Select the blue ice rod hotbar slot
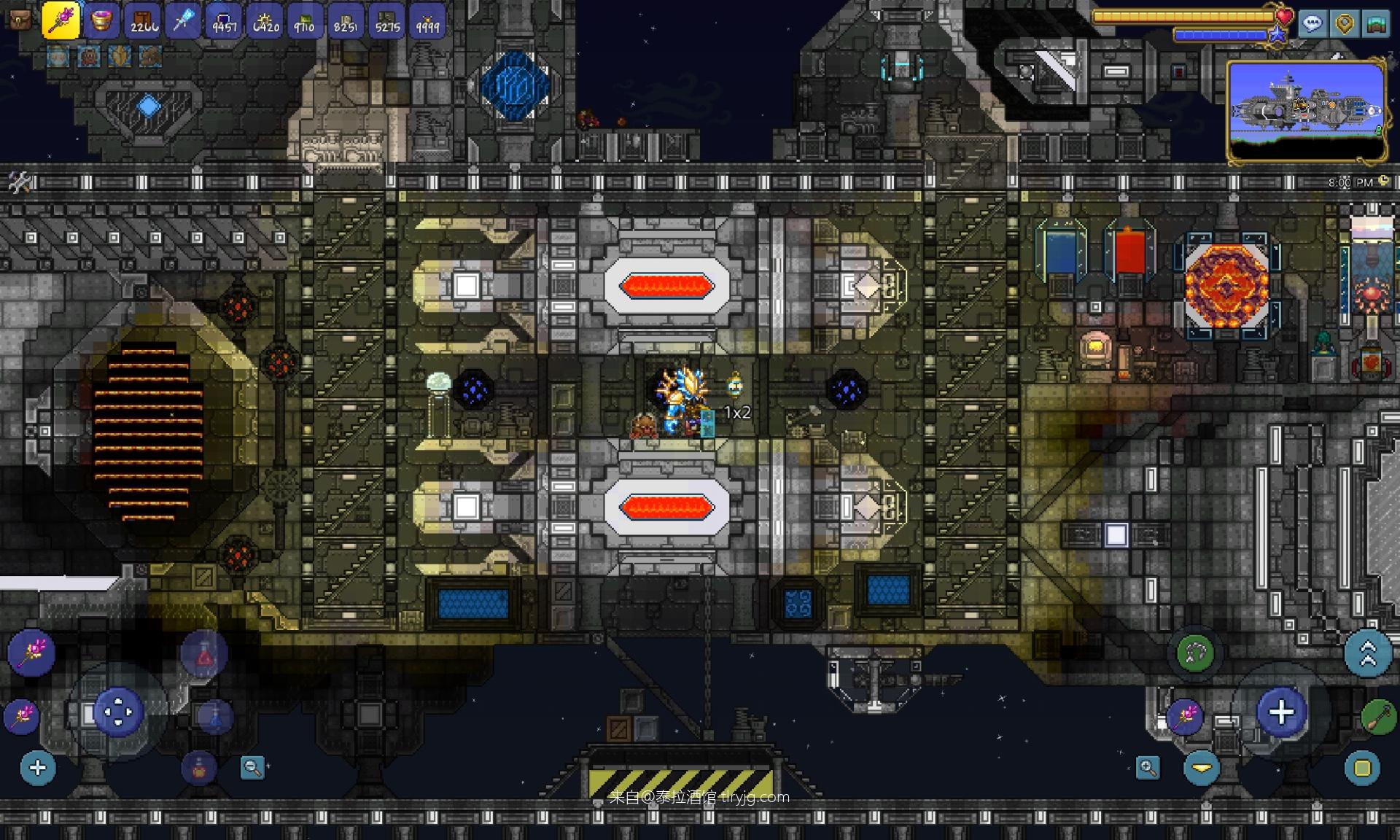The image size is (1400, 840). [x=183, y=20]
